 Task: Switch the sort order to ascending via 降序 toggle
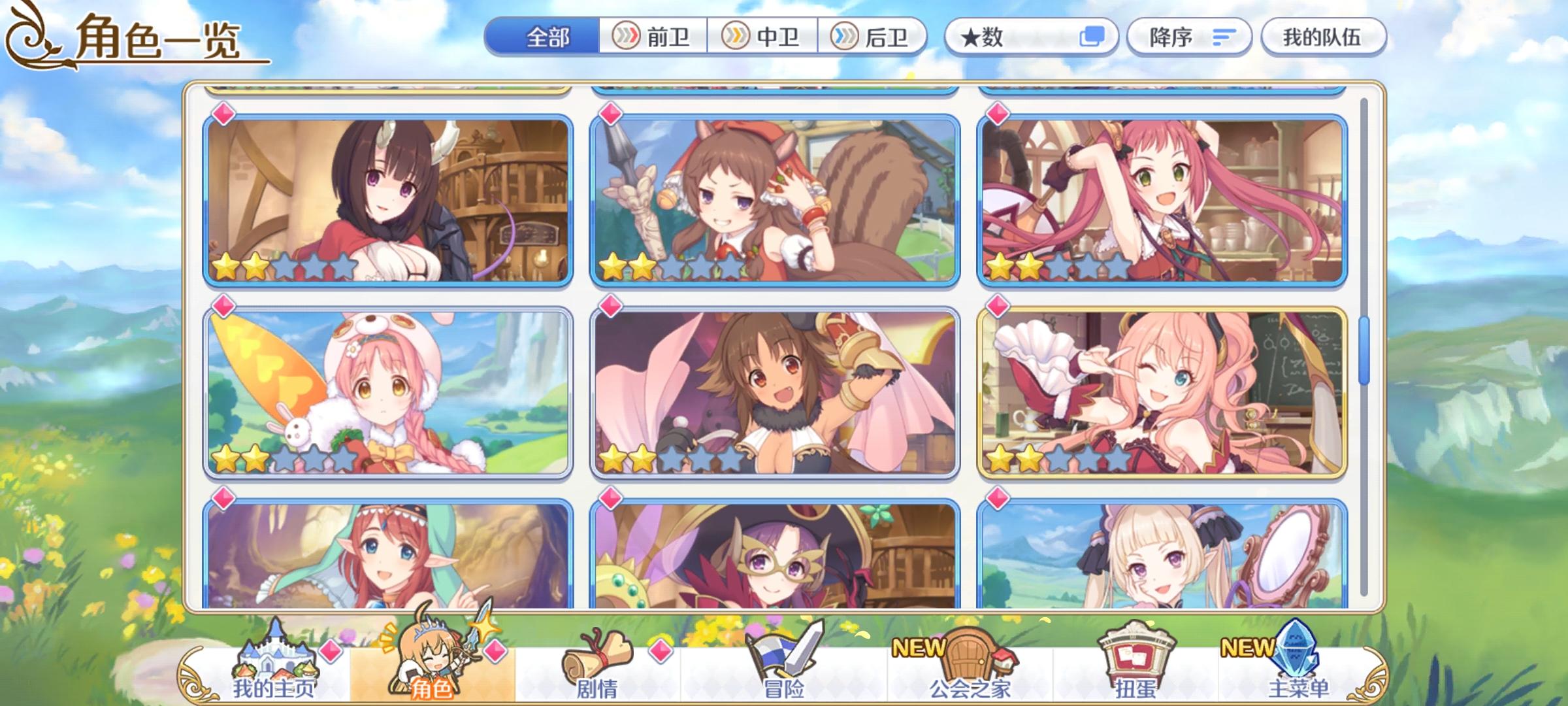point(1189,37)
